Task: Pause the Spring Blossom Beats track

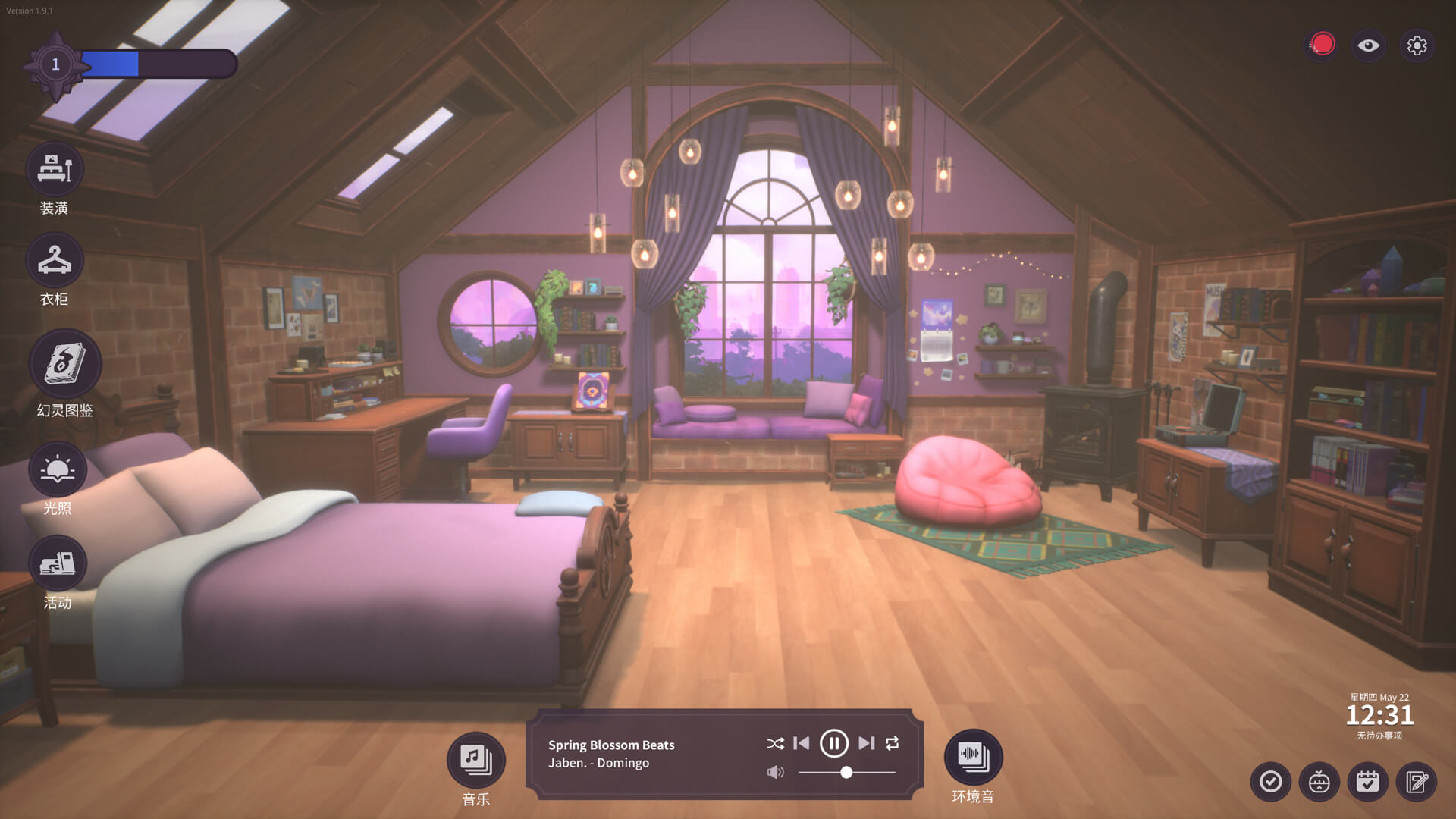Action: click(x=833, y=743)
